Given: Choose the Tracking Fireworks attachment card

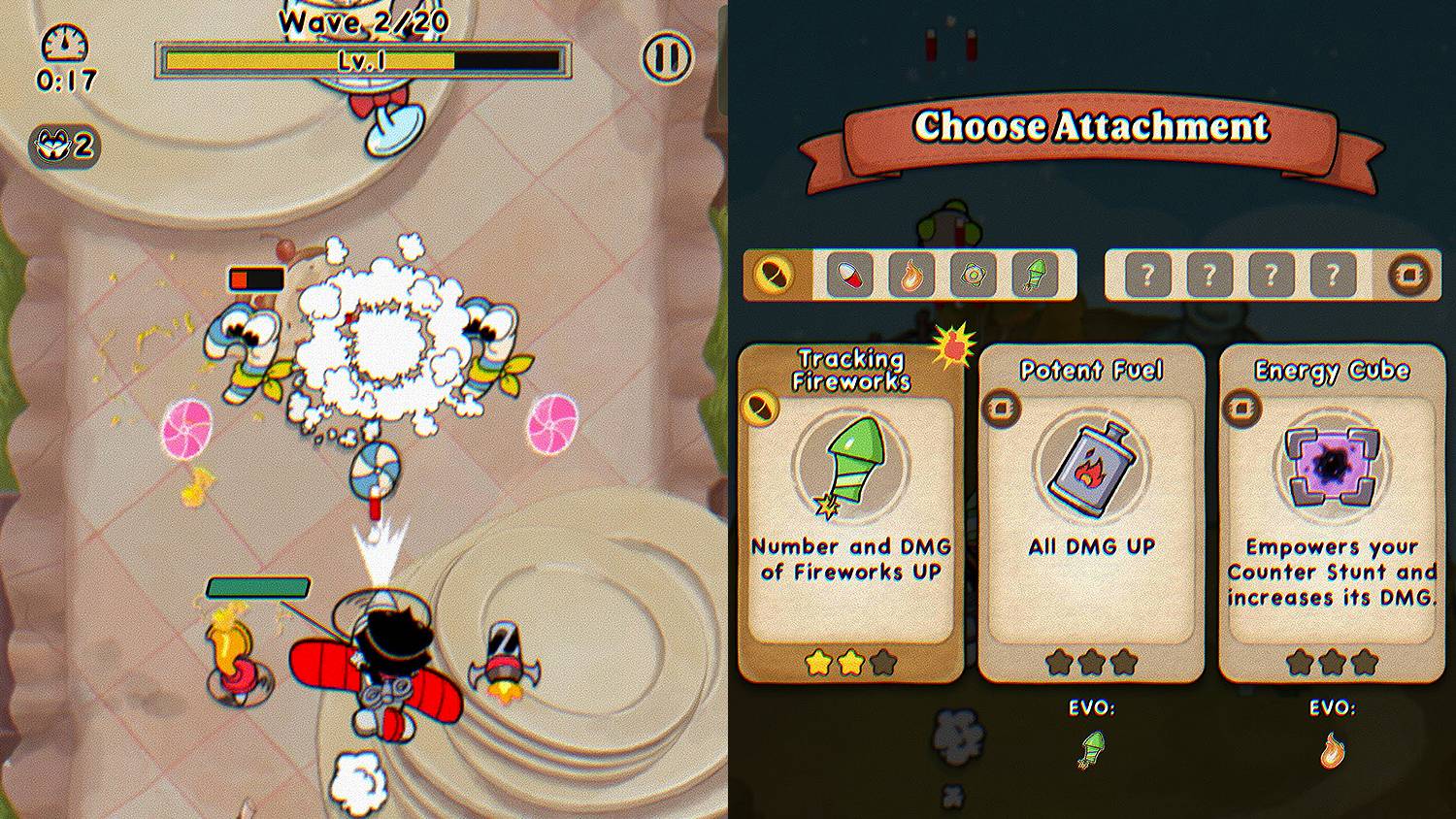Looking at the screenshot, I should pyautogui.click(x=850, y=512).
